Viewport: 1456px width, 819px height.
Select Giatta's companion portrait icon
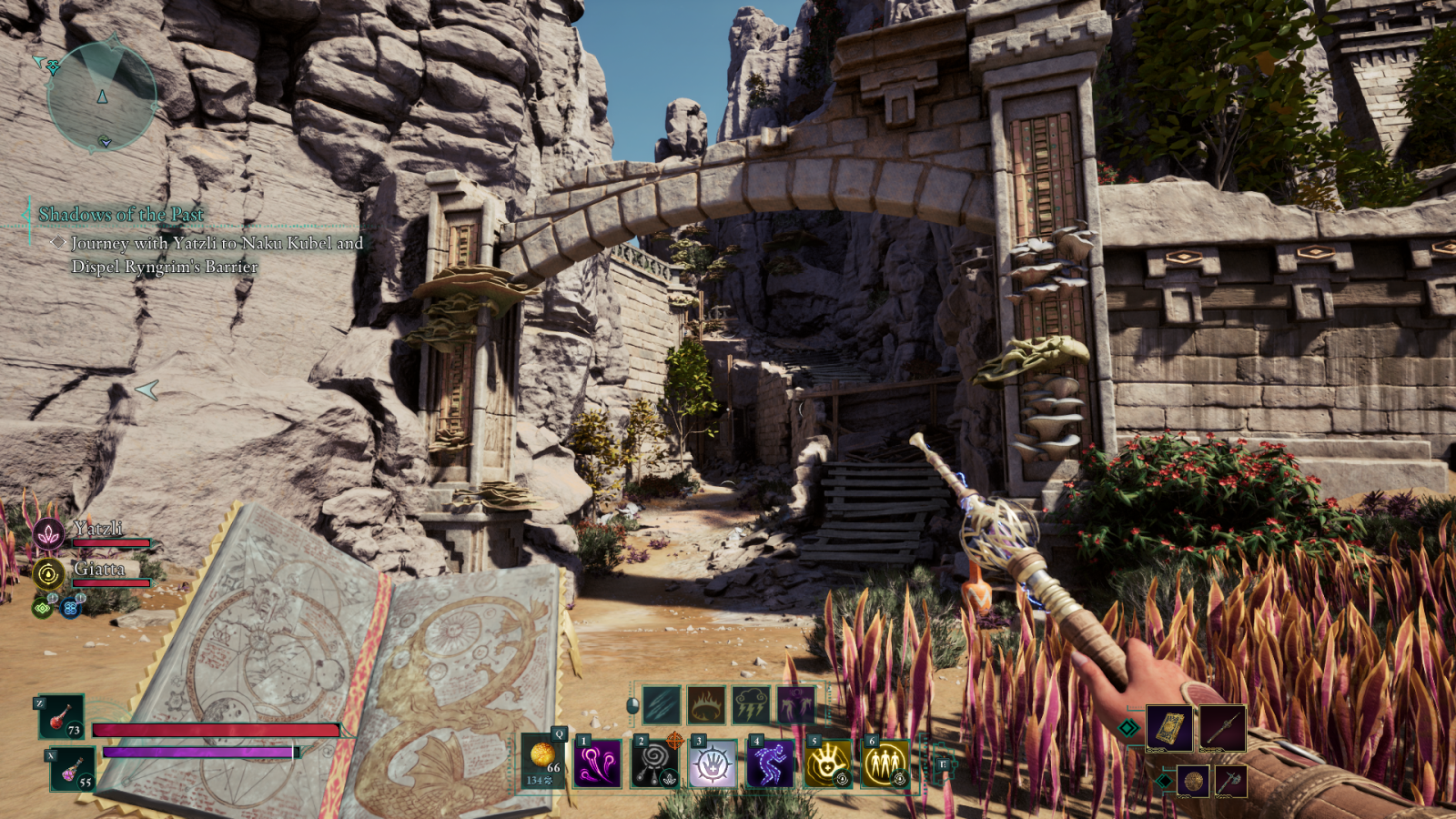pyautogui.click(x=49, y=574)
